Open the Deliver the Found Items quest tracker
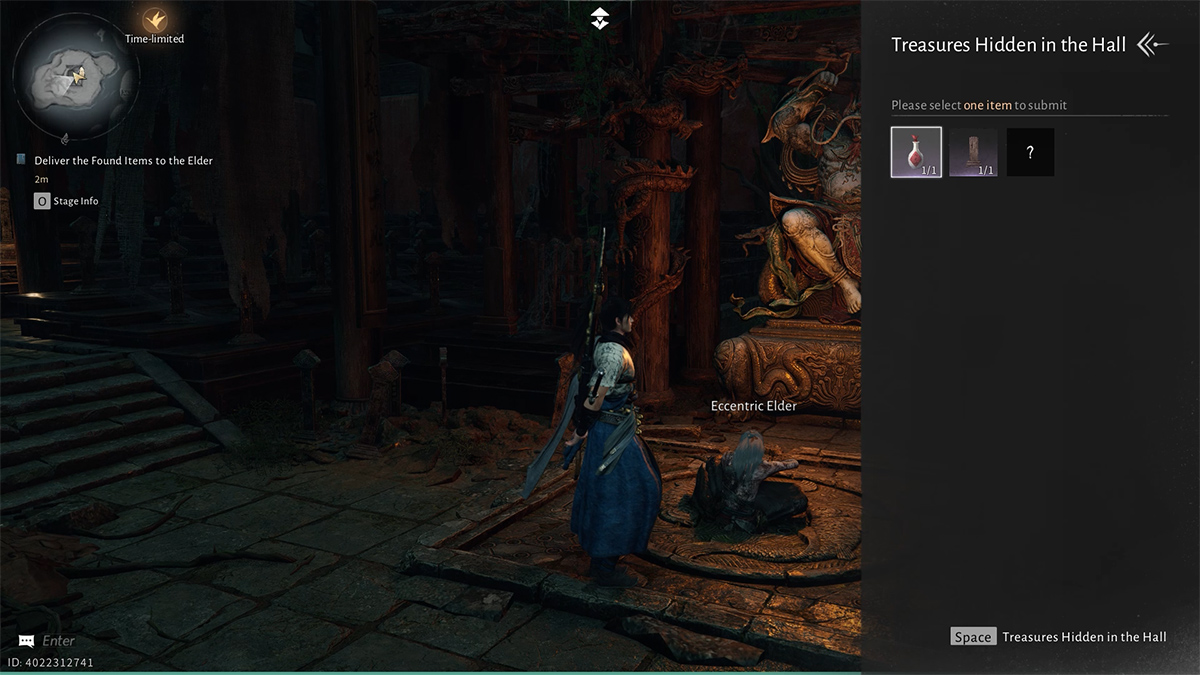Screen dimensions: 1200x675 pos(123,160)
